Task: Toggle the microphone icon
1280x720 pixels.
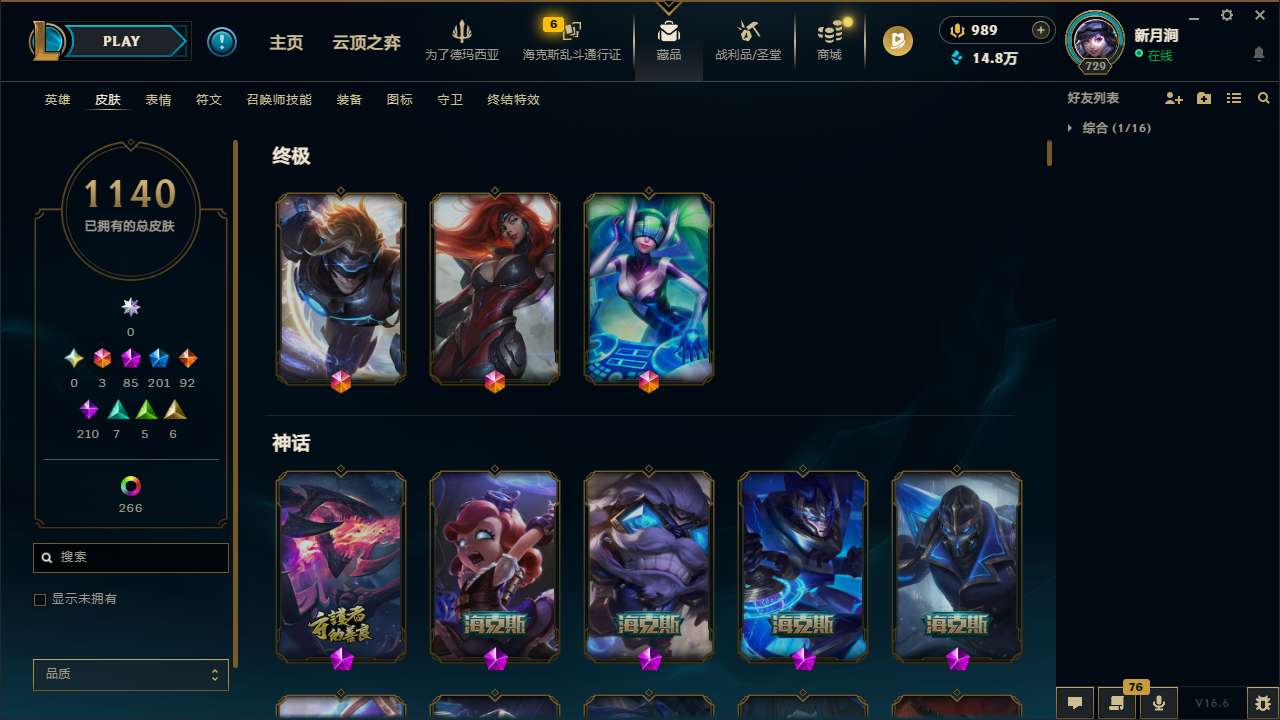Action: point(1157,703)
